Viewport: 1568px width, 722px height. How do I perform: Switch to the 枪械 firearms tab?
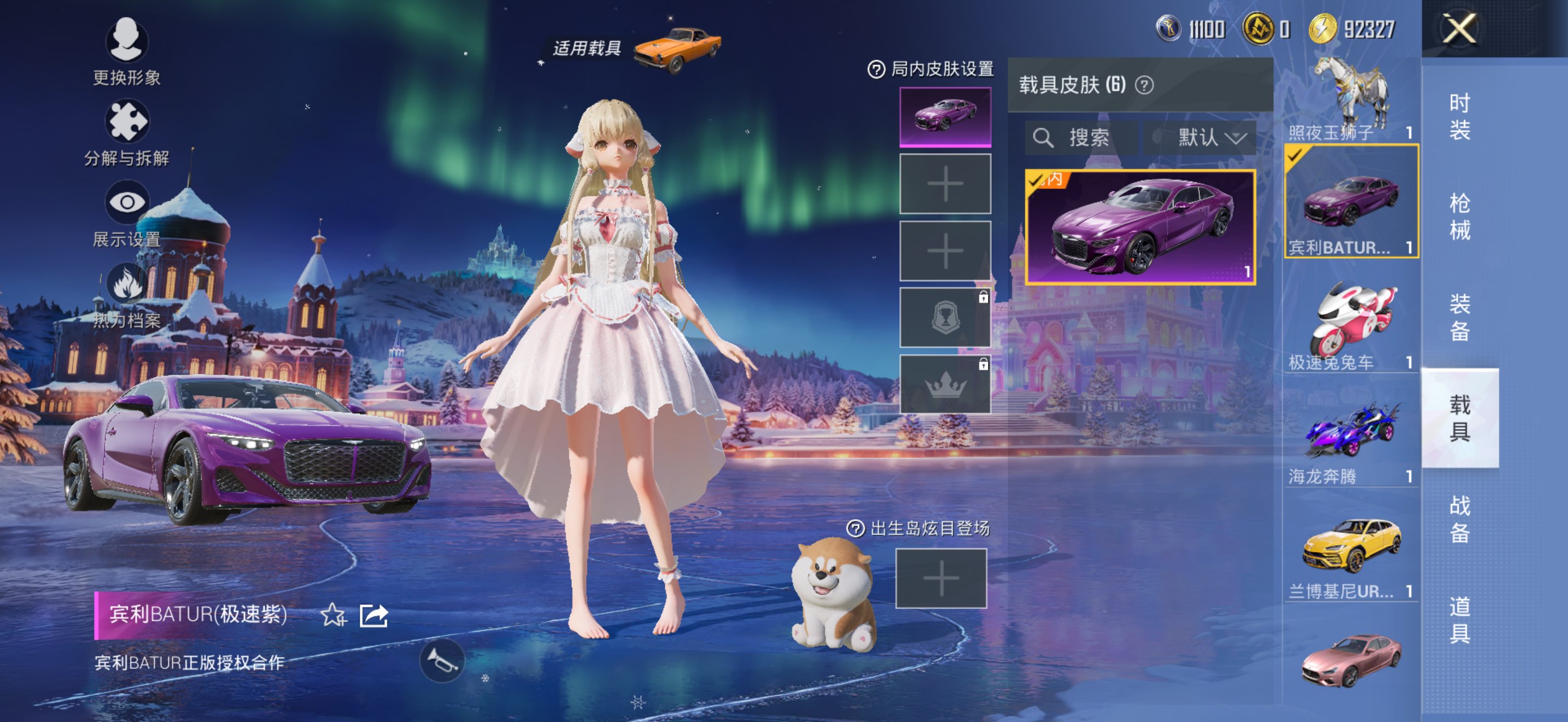(x=1459, y=216)
